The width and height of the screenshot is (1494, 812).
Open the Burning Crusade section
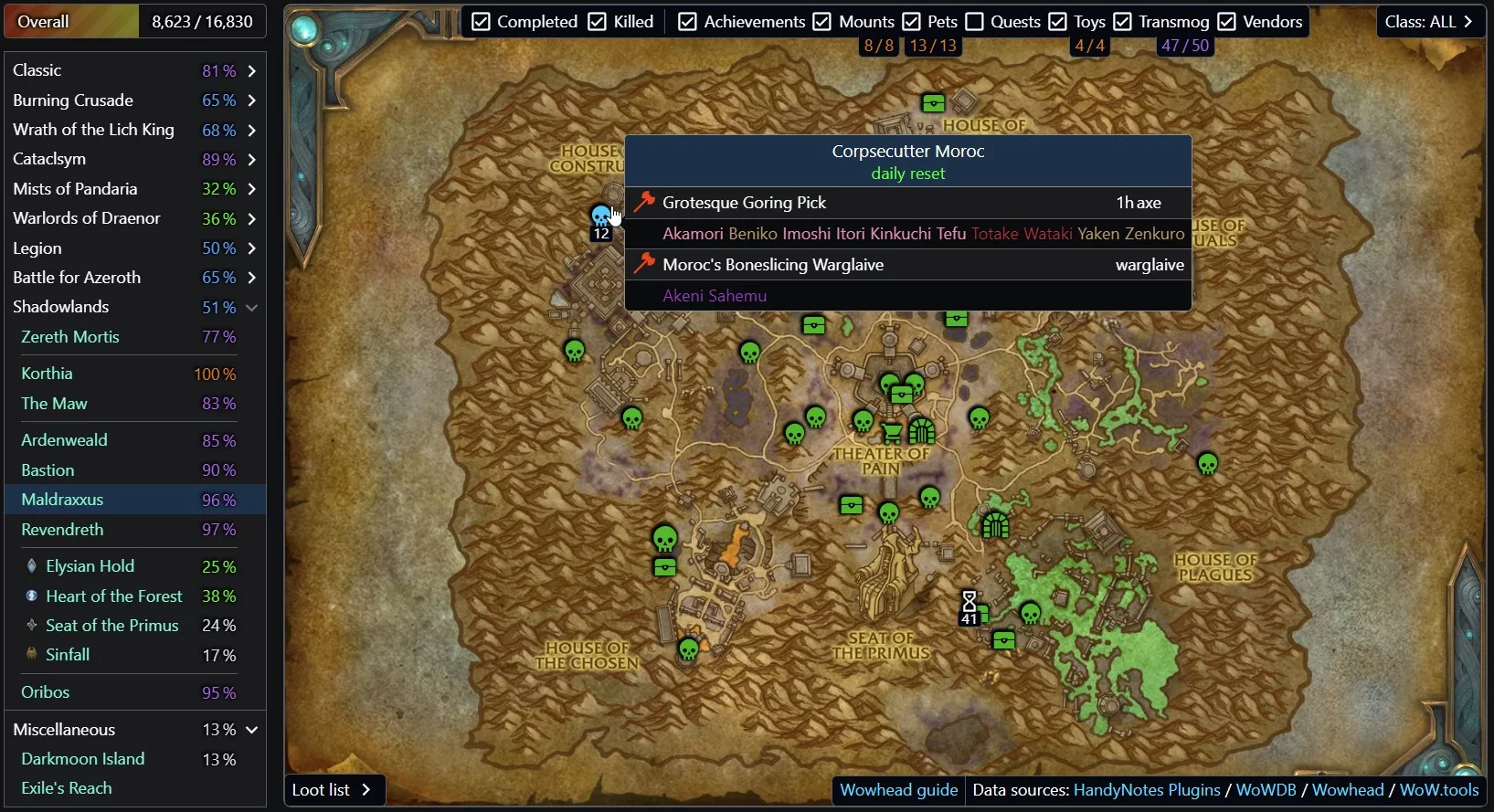click(133, 100)
